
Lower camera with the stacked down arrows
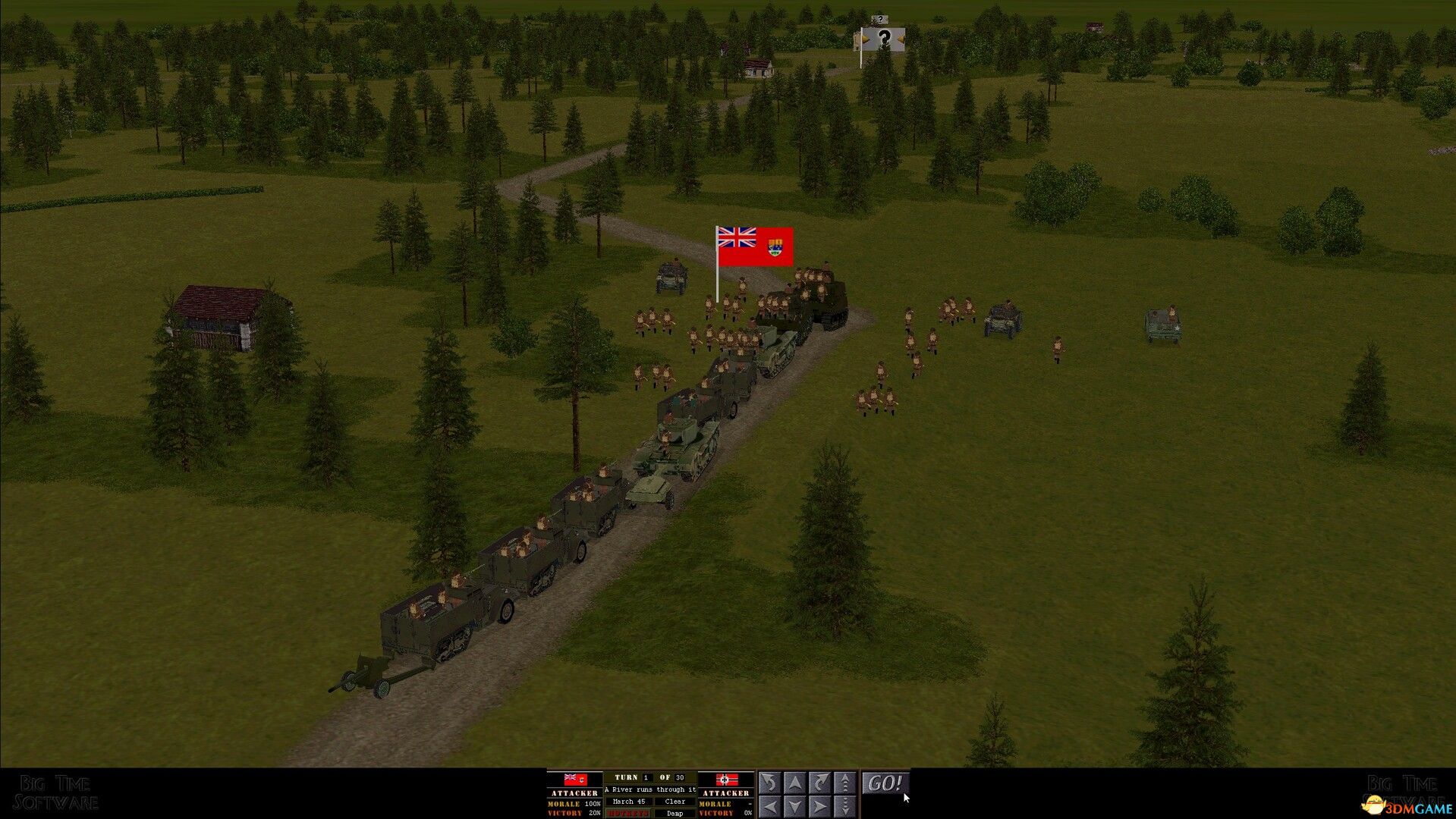(845, 805)
